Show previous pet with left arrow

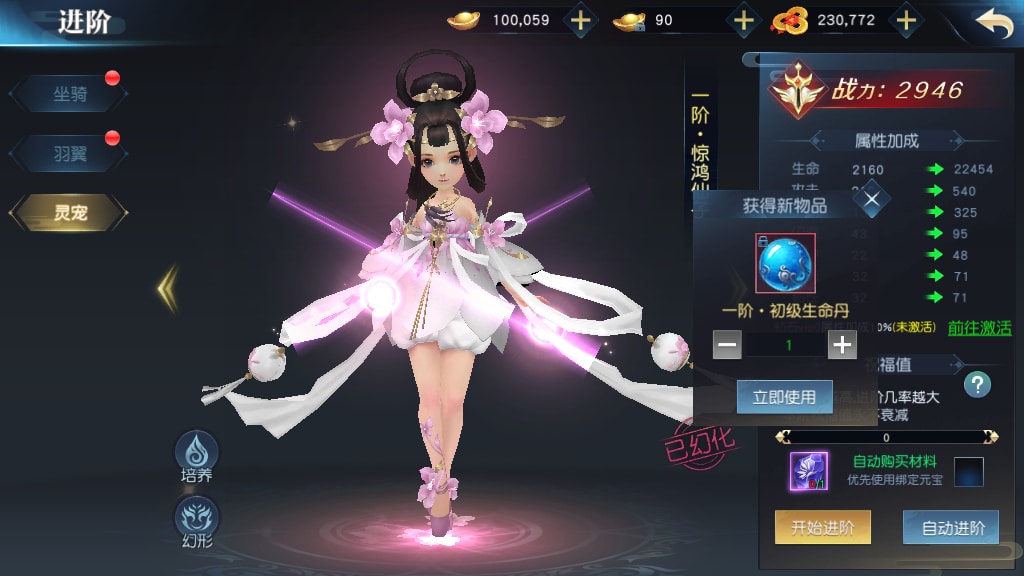point(167,289)
